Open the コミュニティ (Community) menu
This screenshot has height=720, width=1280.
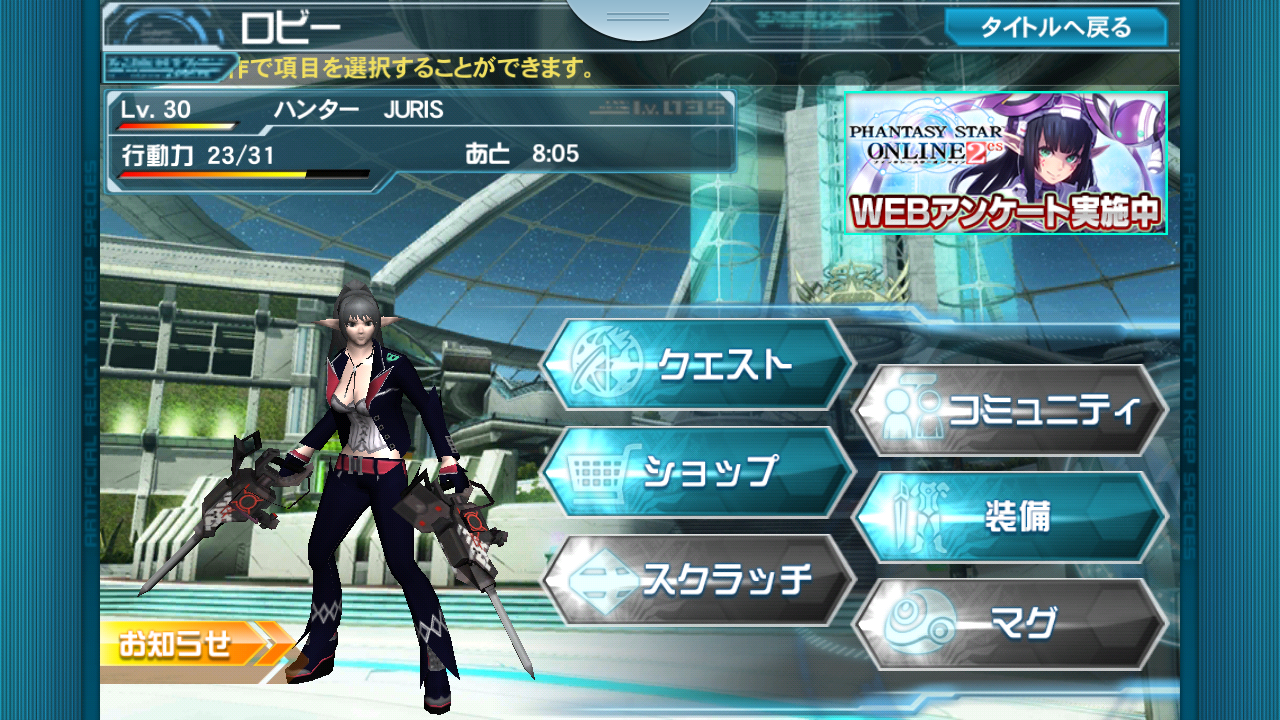tap(1010, 410)
